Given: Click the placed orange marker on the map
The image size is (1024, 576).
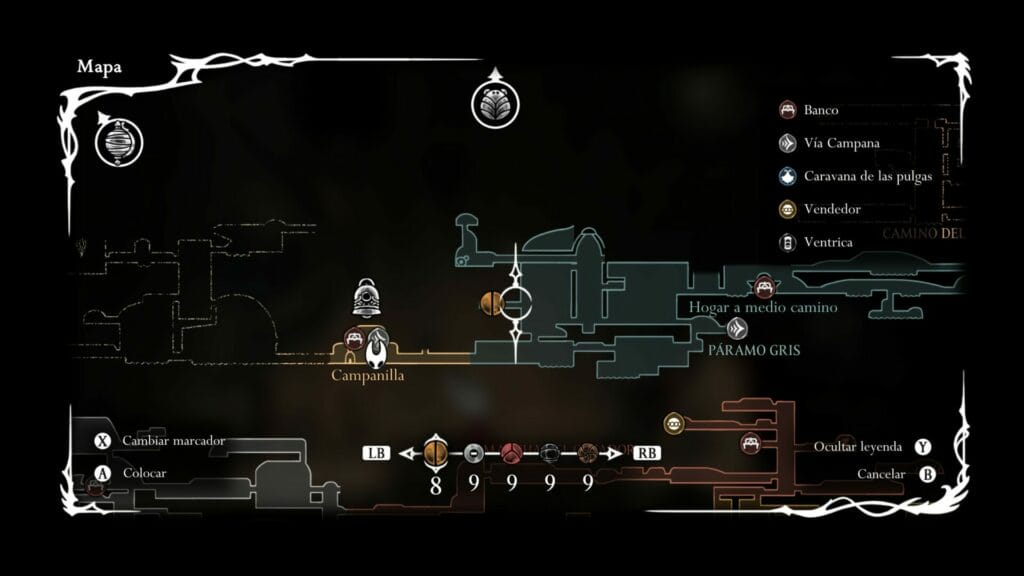Looking at the screenshot, I should 491,303.
